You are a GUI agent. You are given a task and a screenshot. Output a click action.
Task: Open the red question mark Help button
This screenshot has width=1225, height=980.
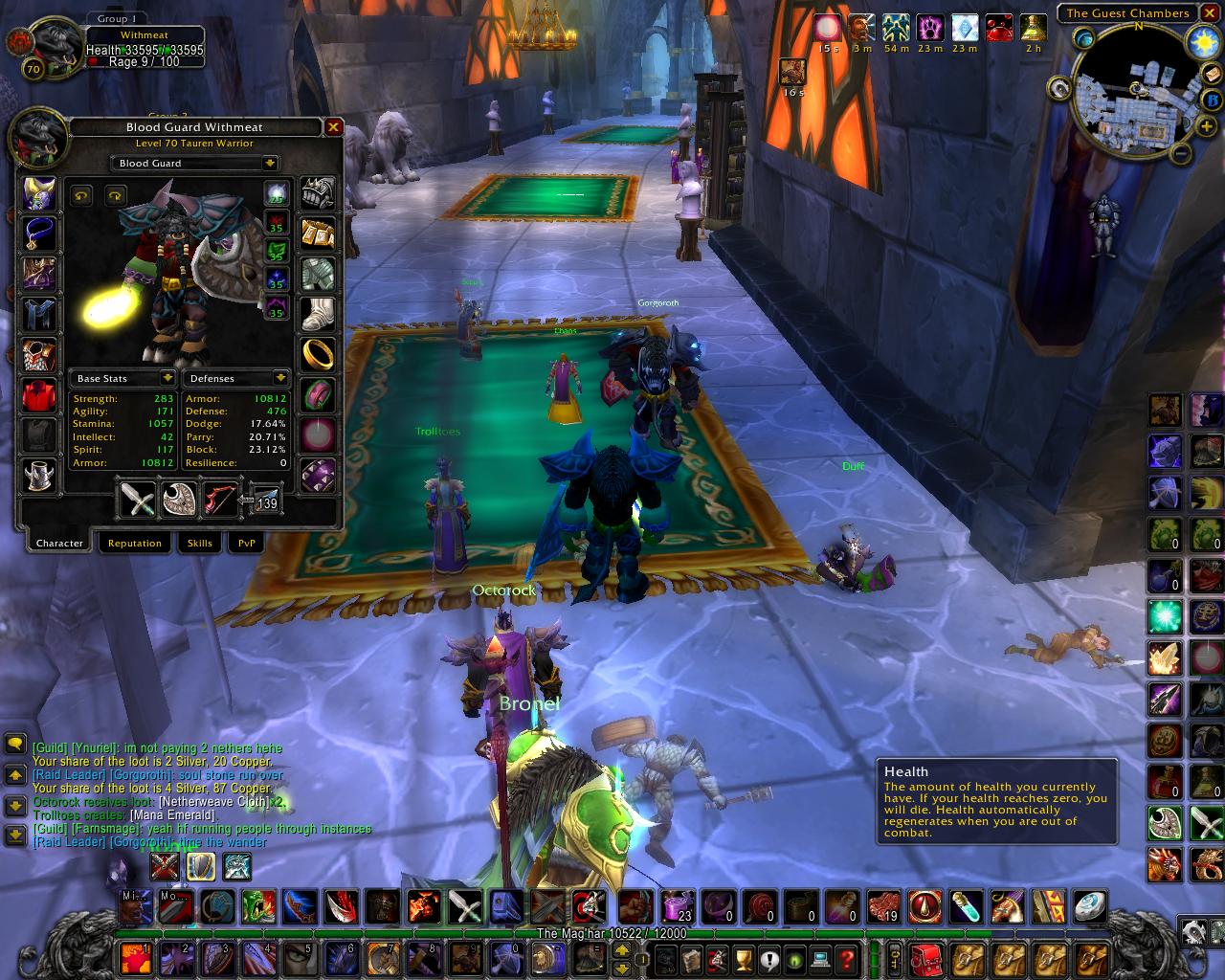[x=846, y=957]
